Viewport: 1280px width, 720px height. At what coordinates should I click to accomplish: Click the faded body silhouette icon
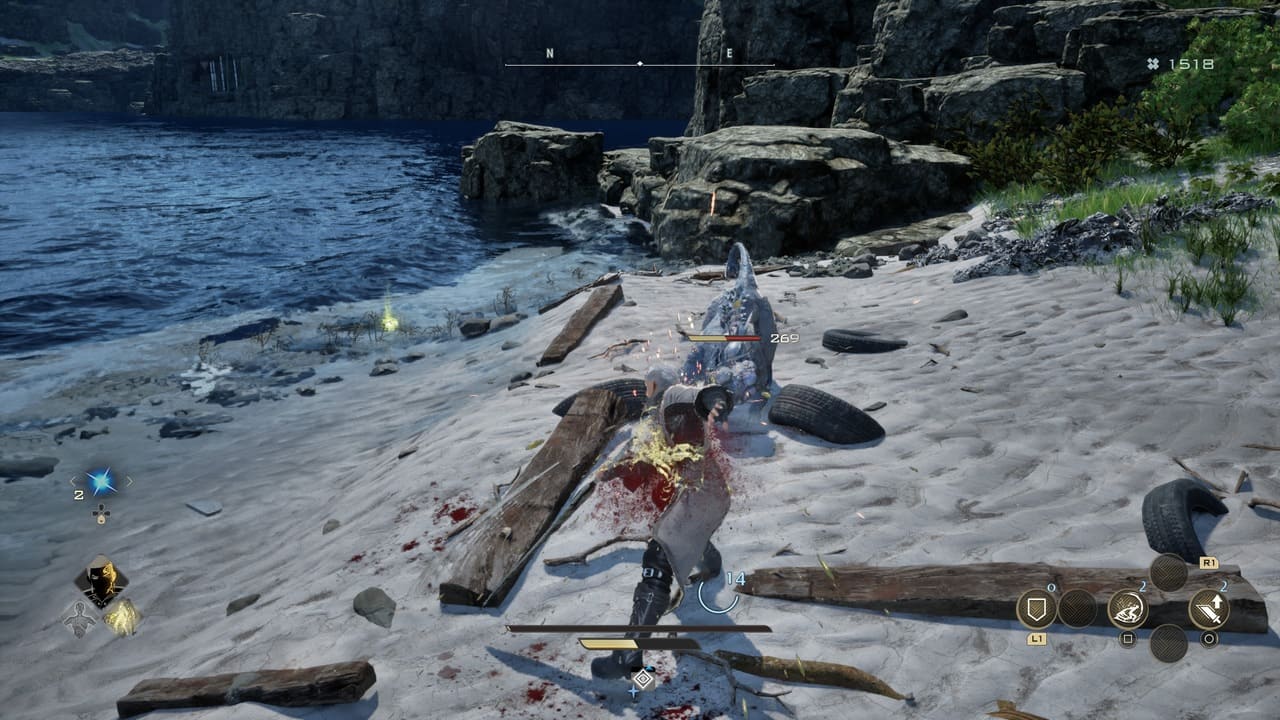79,619
